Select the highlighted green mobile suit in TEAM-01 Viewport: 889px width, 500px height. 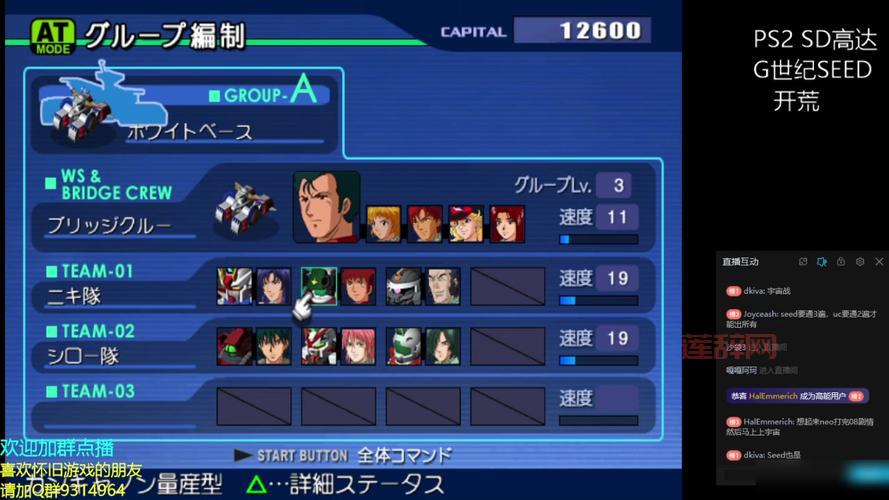tap(319, 286)
